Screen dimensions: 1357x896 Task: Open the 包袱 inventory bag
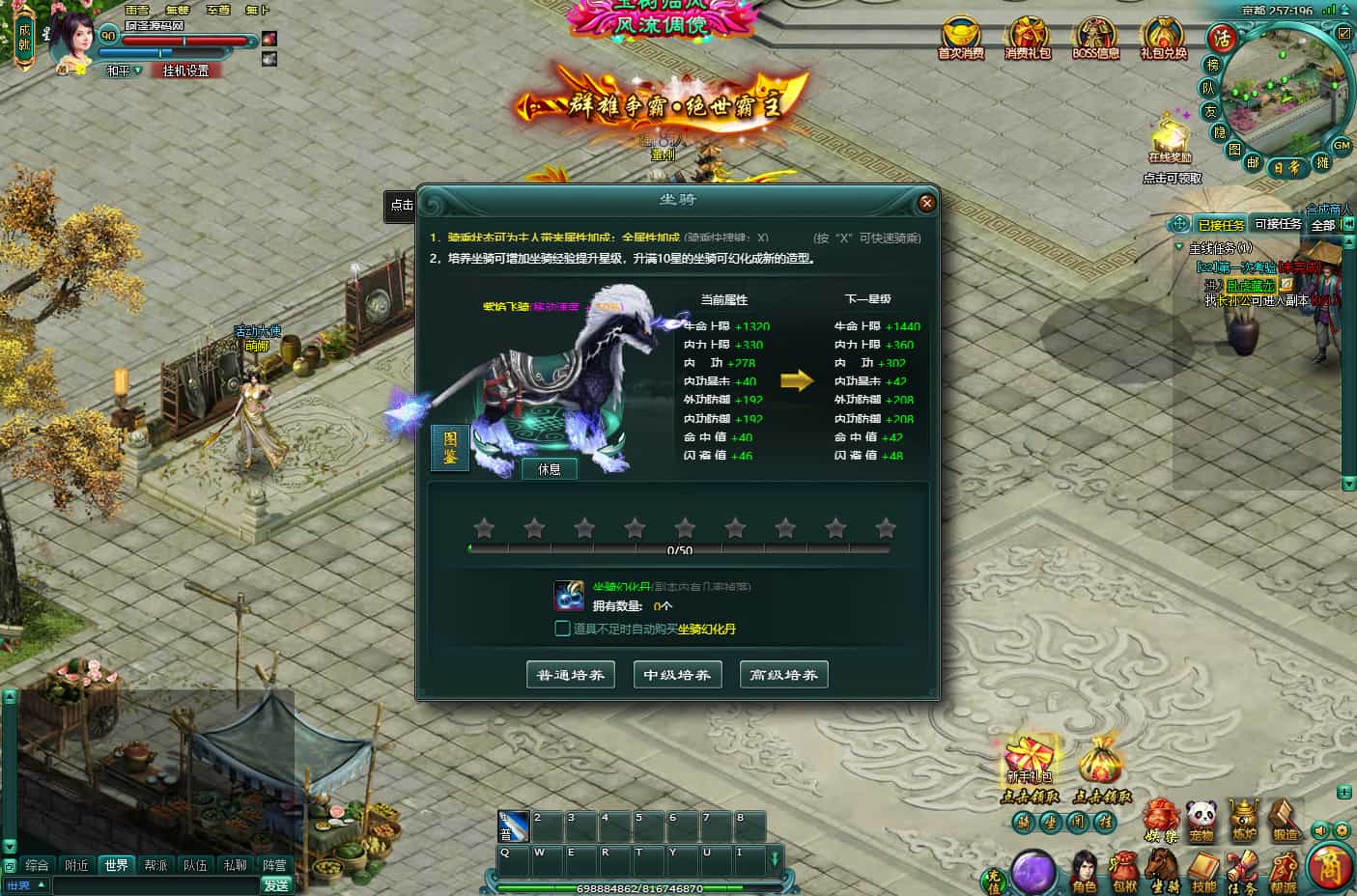[1124, 870]
